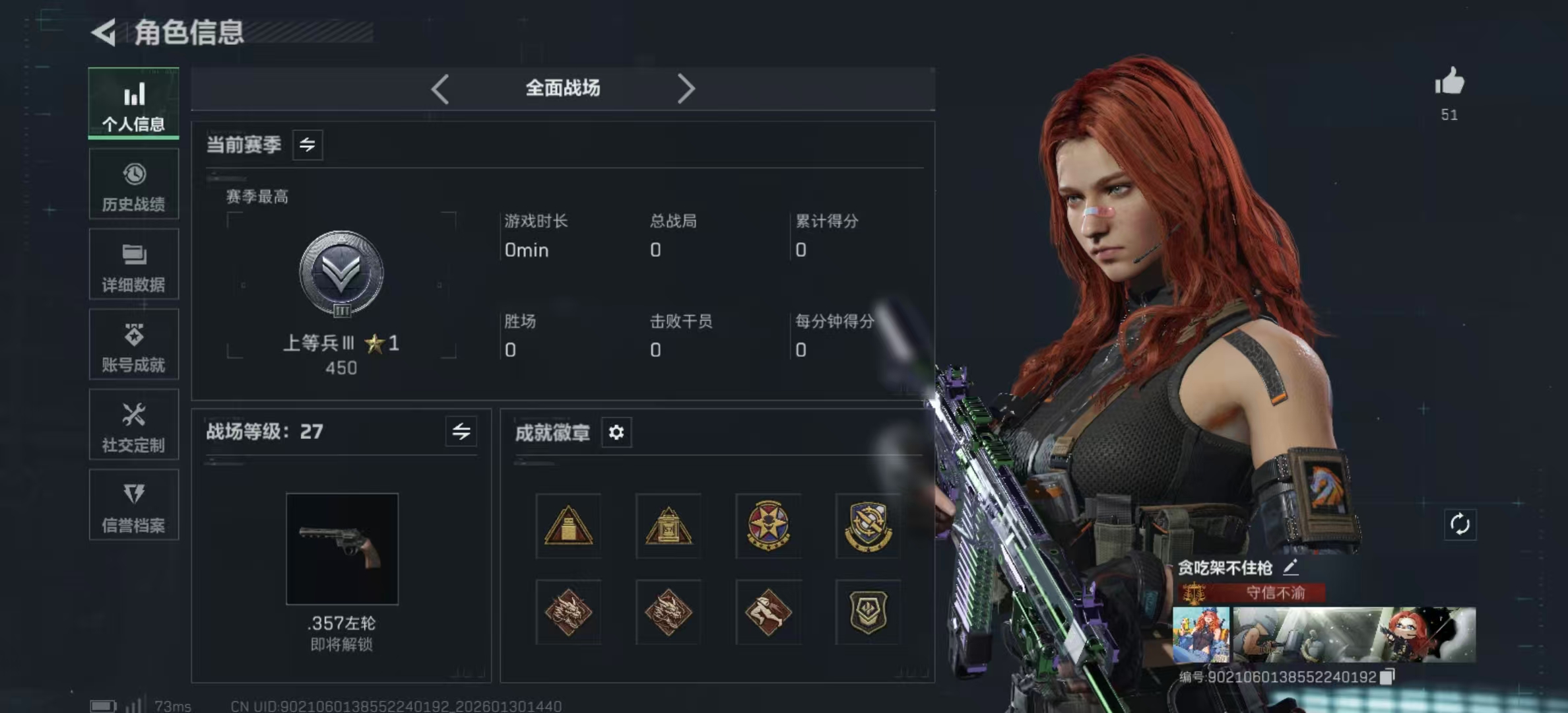Click right chevron to switch past 全面战场
This screenshot has height=713, width=1568.
686,88
